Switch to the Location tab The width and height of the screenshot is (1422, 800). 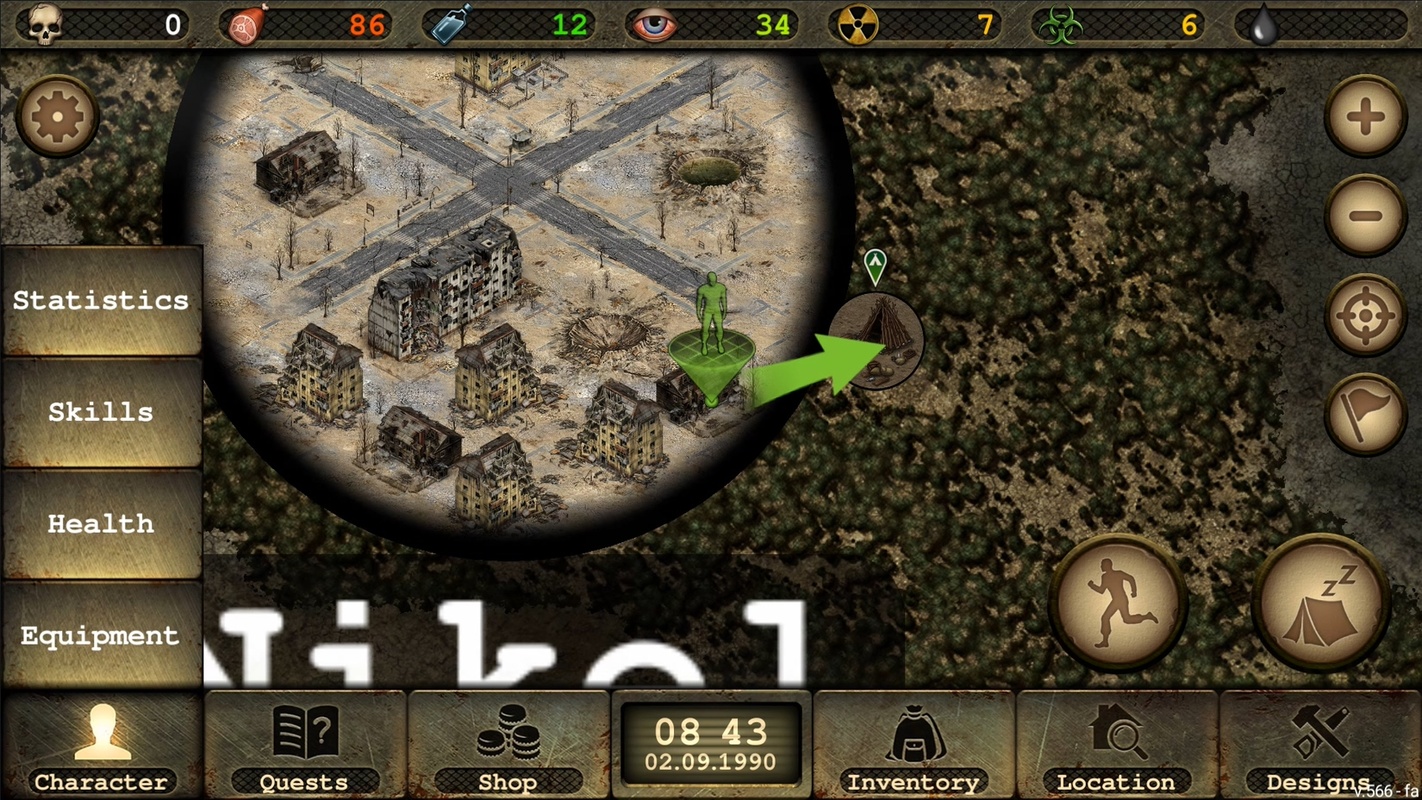pyautogui.click(x=1116, y=746)
